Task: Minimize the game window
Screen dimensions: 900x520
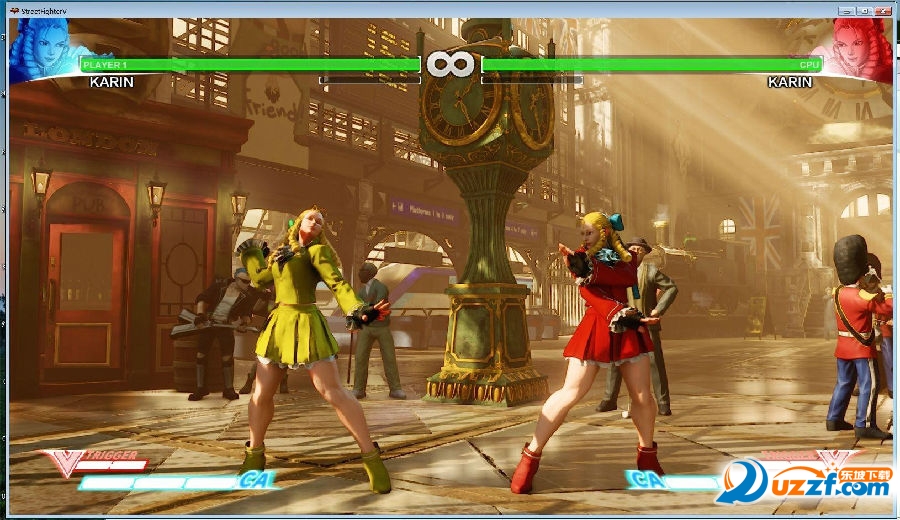Action: (x=846, y=10)
